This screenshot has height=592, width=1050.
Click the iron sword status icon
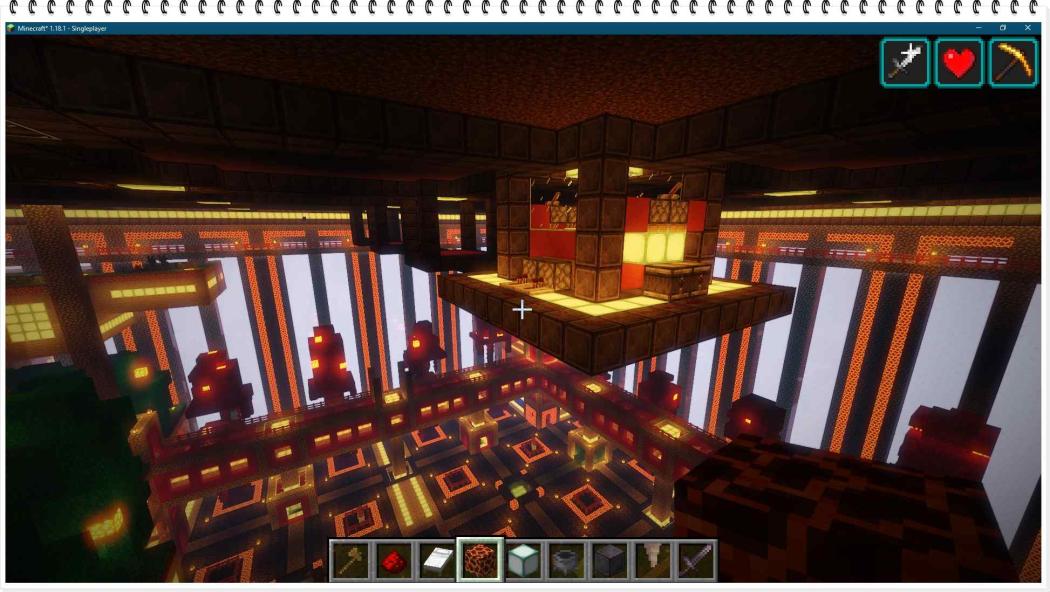point(905,63)
